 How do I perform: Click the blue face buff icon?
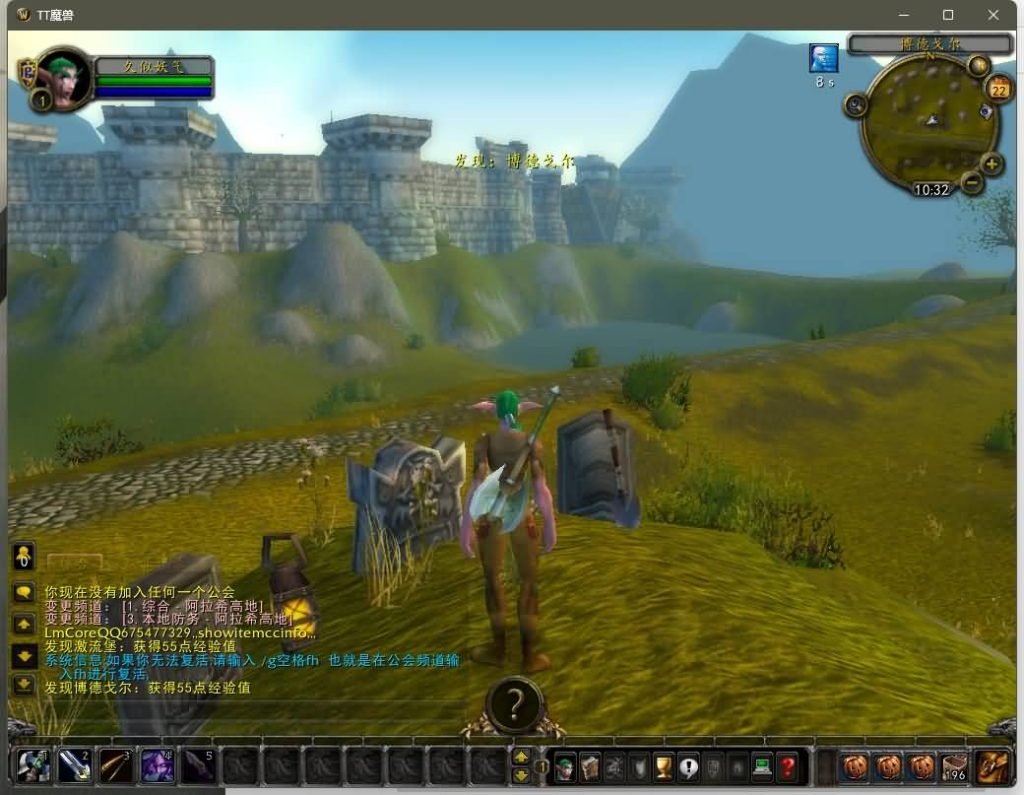pos(823,58)
